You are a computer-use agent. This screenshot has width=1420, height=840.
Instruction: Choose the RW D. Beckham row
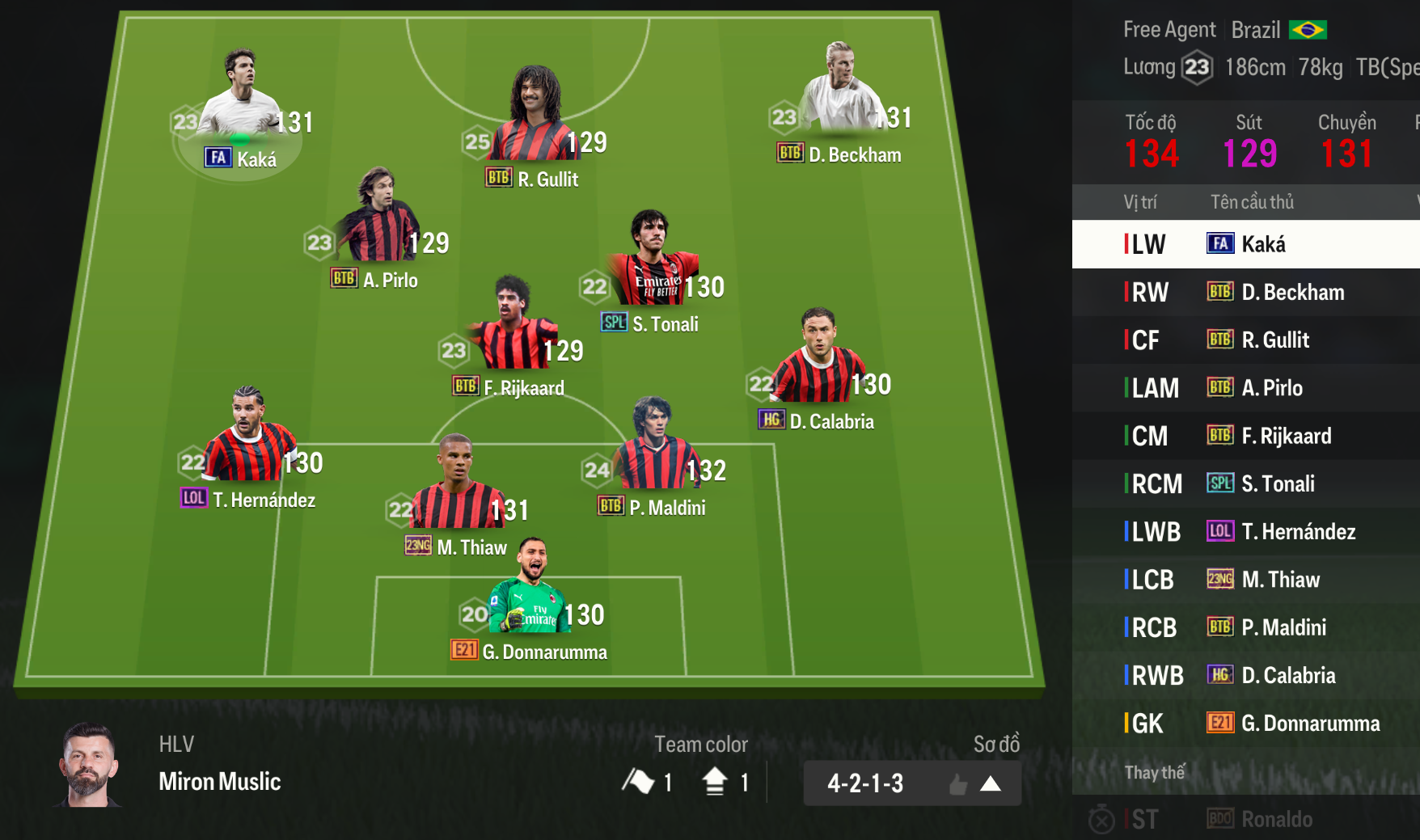click(x=1245, y=292)
